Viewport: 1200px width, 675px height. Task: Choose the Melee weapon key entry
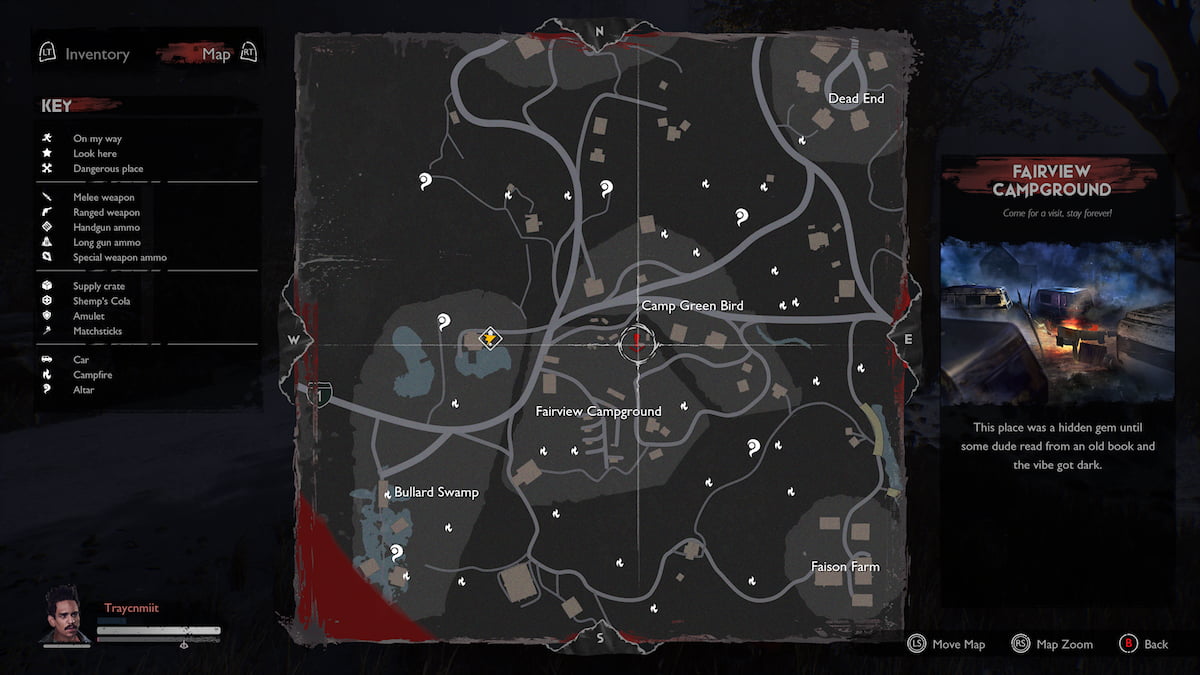(x=105, y=198)
